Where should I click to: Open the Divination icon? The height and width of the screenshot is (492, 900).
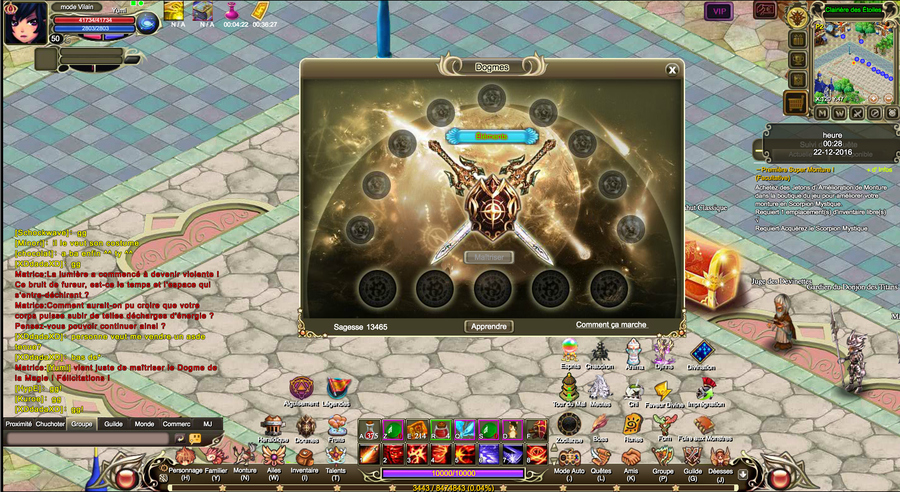[702, 353]
